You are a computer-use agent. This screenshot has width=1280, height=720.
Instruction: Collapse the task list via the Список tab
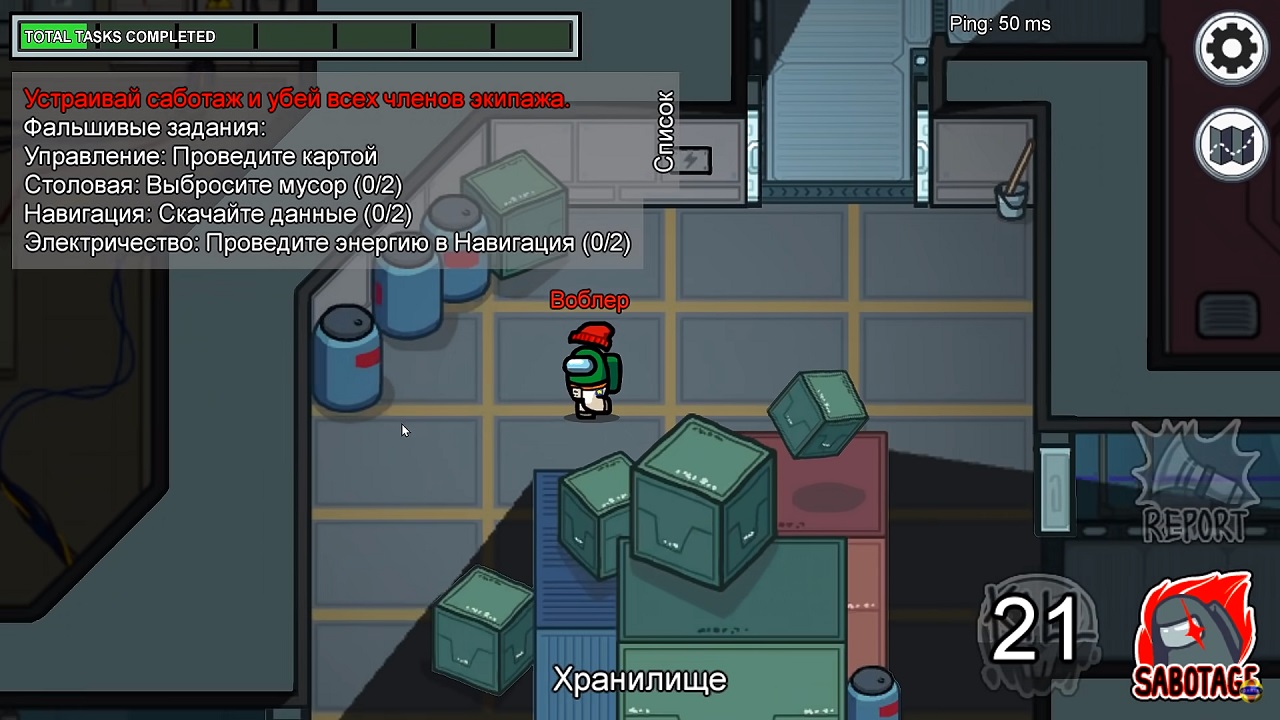coord(664,132)
